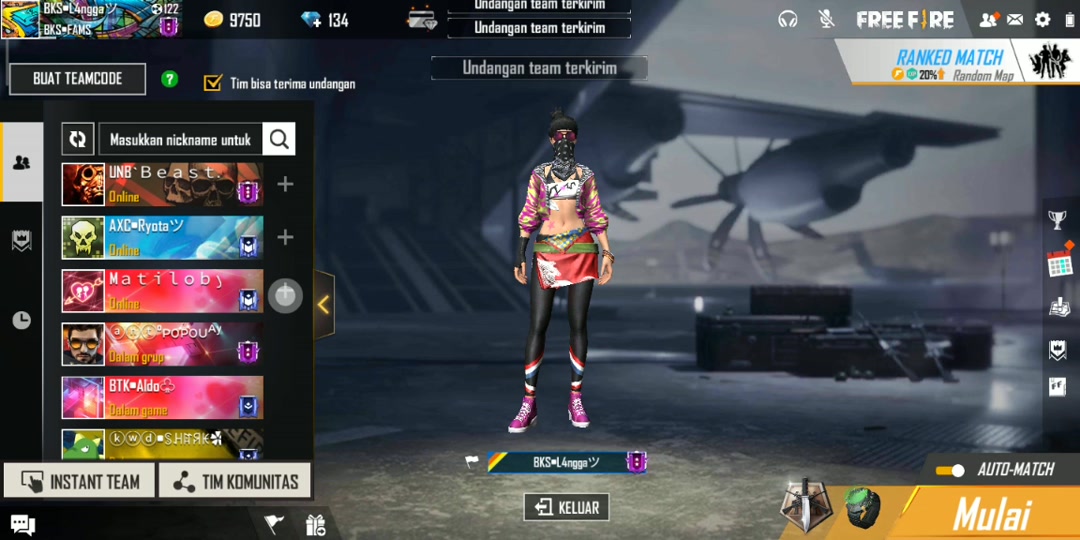The width and height of the screenshot is (1080, 540).
Task: Open Tim Komunitas panel
Action: tap(235, 482)
